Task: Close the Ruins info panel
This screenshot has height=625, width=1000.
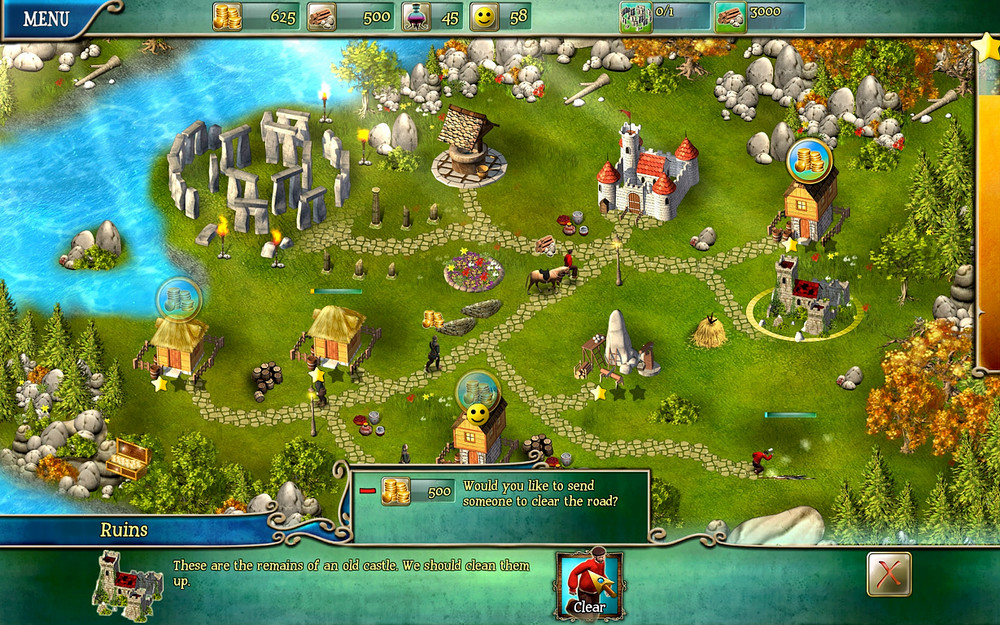Action: (888, 574)
